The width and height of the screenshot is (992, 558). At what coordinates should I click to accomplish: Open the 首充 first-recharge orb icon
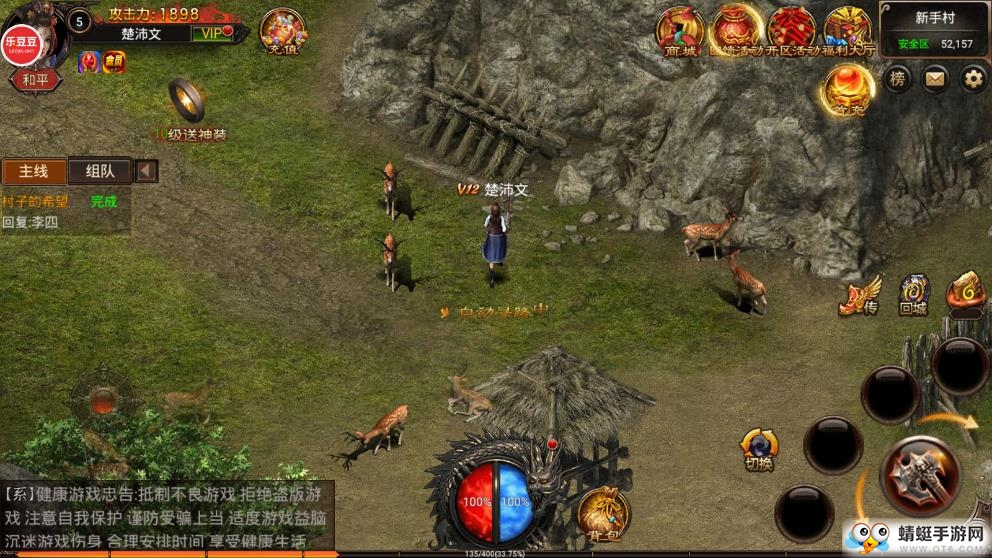coord(848,89)
